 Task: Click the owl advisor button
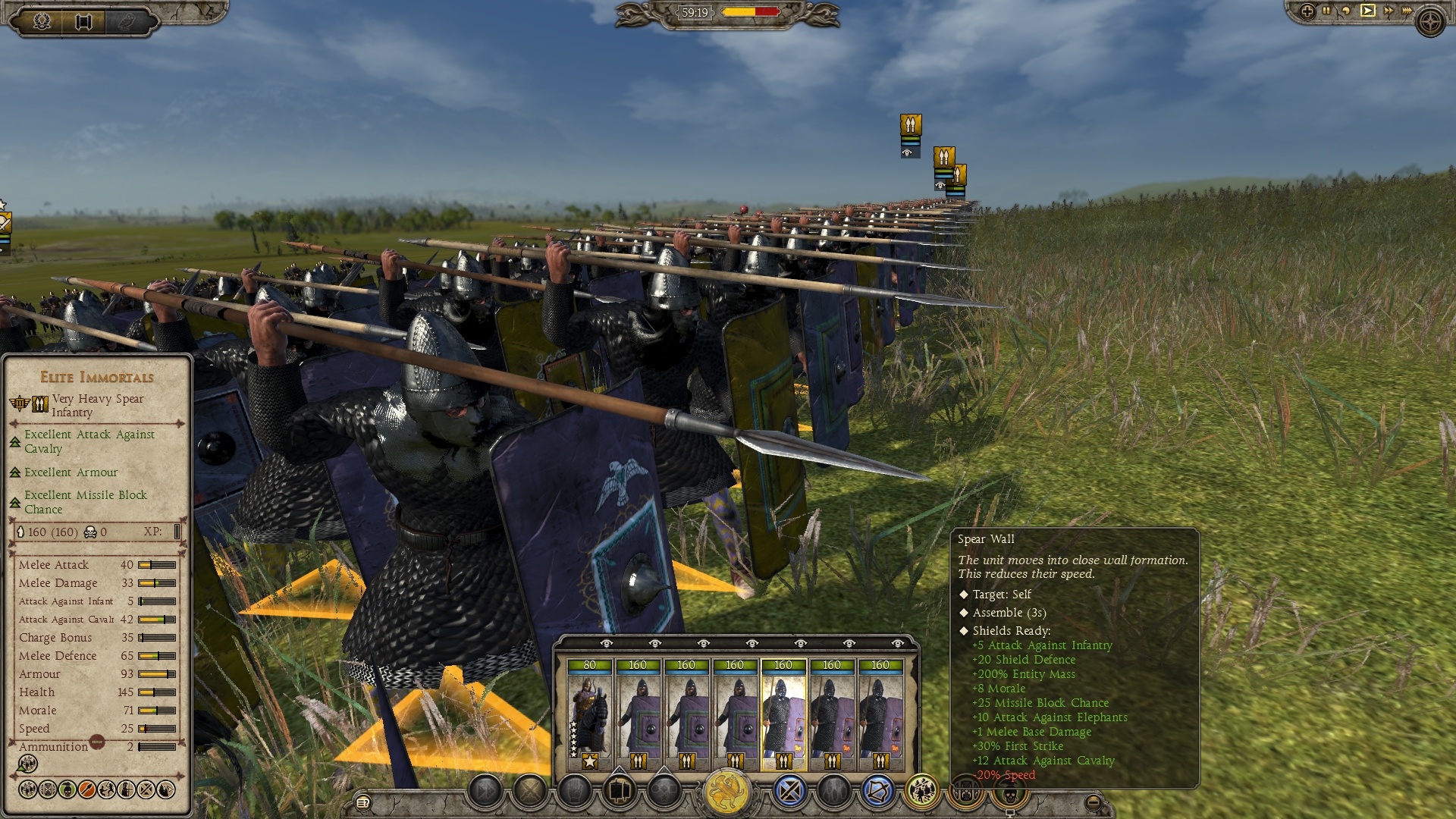click(x=125, y=20)
